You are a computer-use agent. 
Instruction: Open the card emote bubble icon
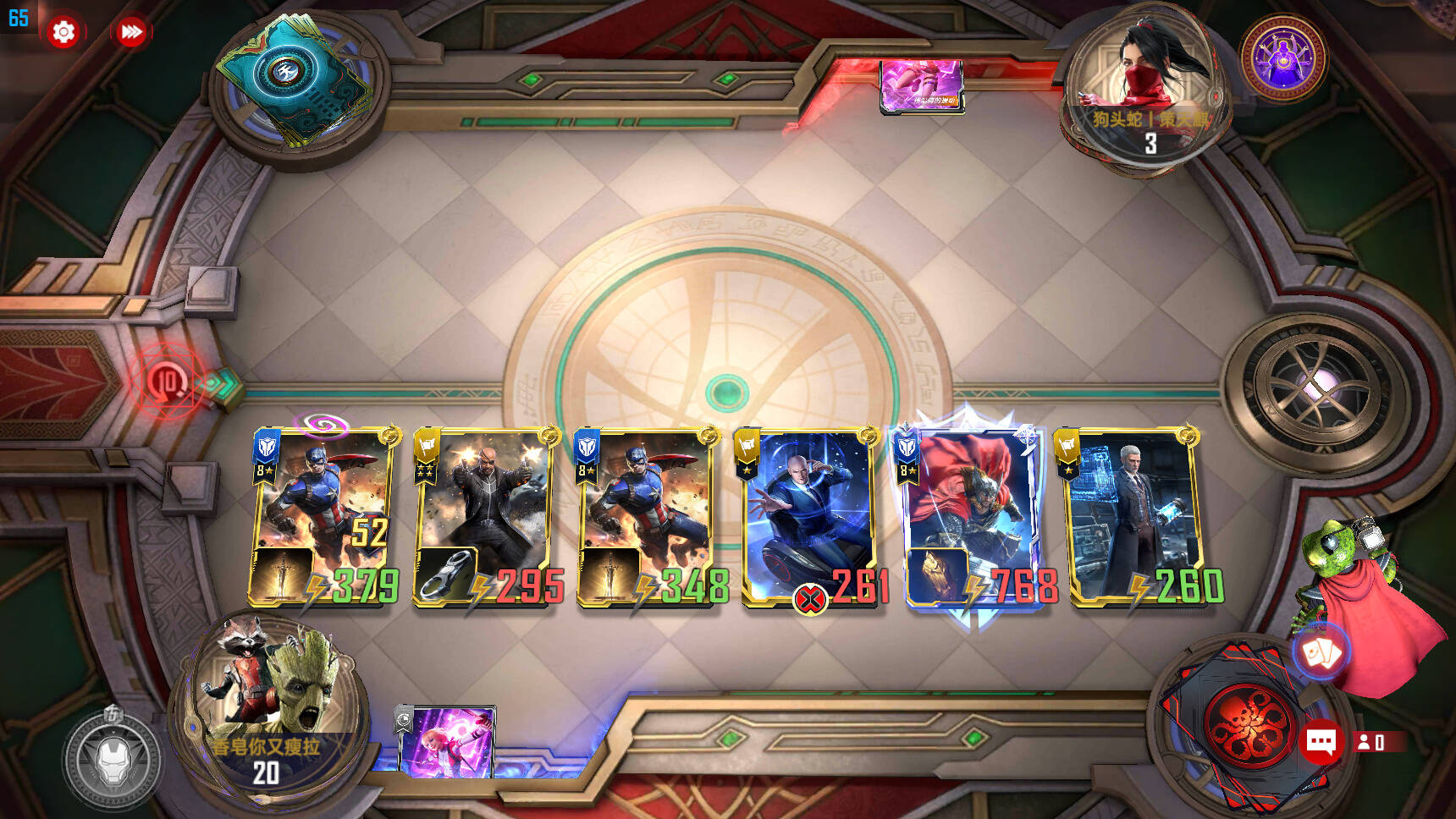point(1321,652)
